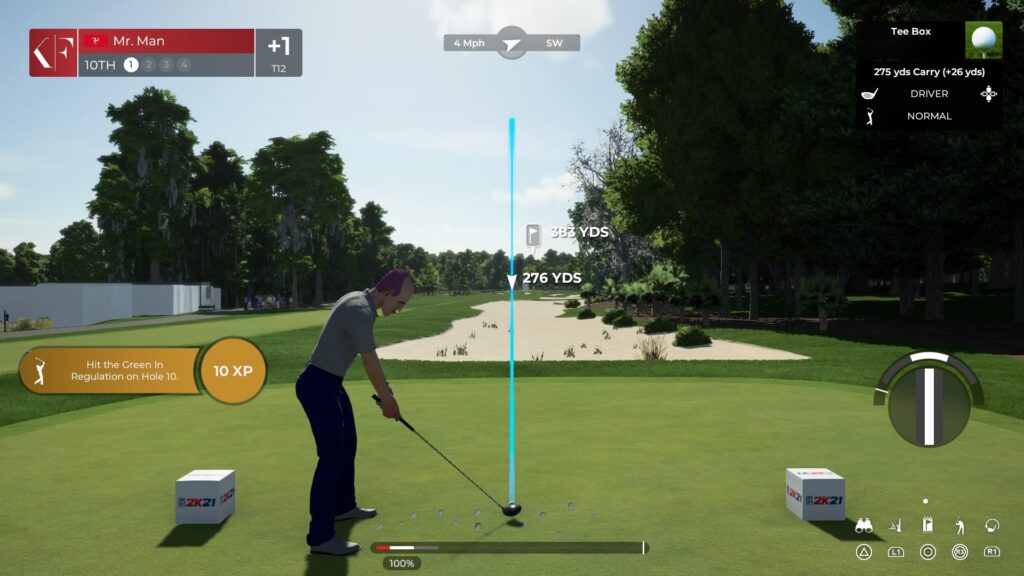Open Mr. Man's player scorecard panel
1024x576 pixels.
coord(165,53)
